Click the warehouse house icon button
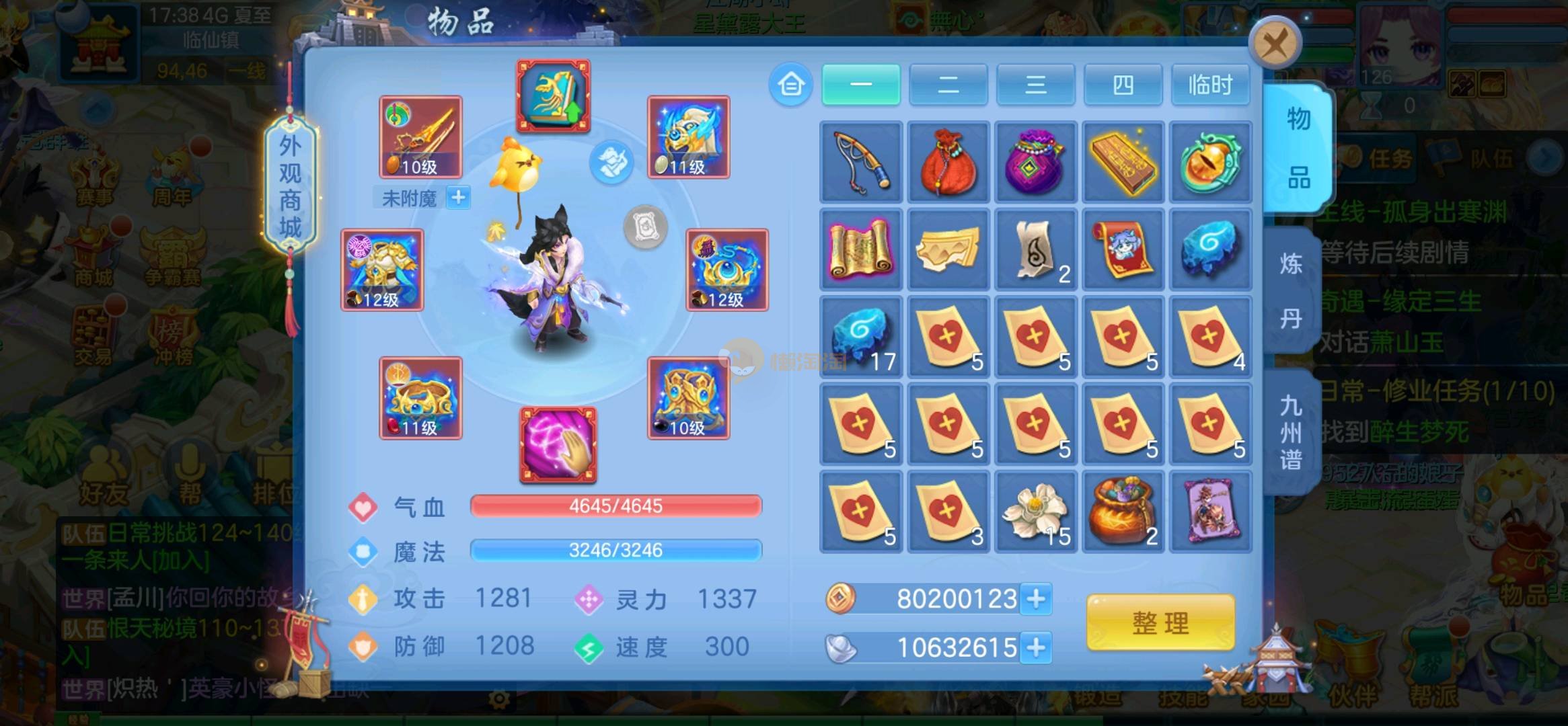Screen dimensions: 1568x726 click(790, 85)
